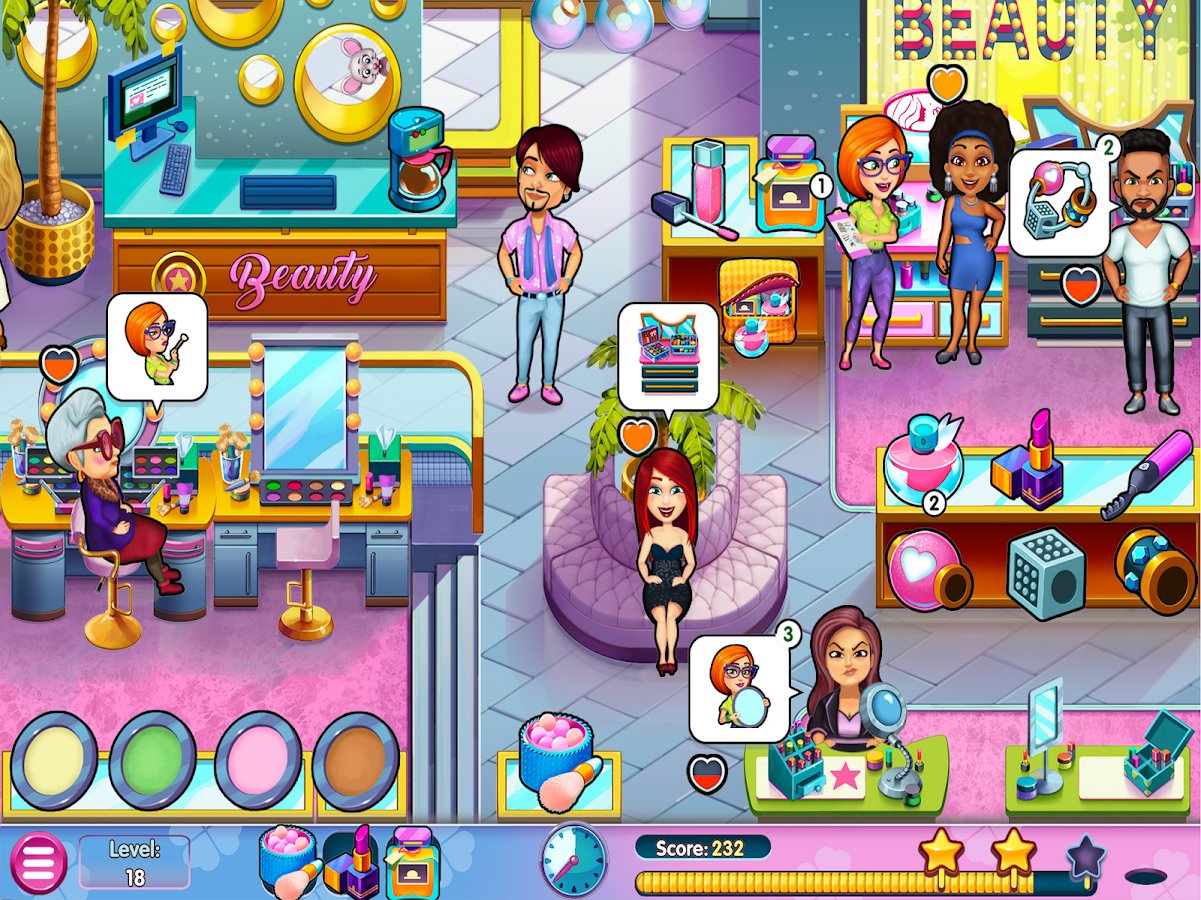The width and height of the screenshot is (1201, 900).
Task: Choose the green powder color pan
Action: coord(152,761)
